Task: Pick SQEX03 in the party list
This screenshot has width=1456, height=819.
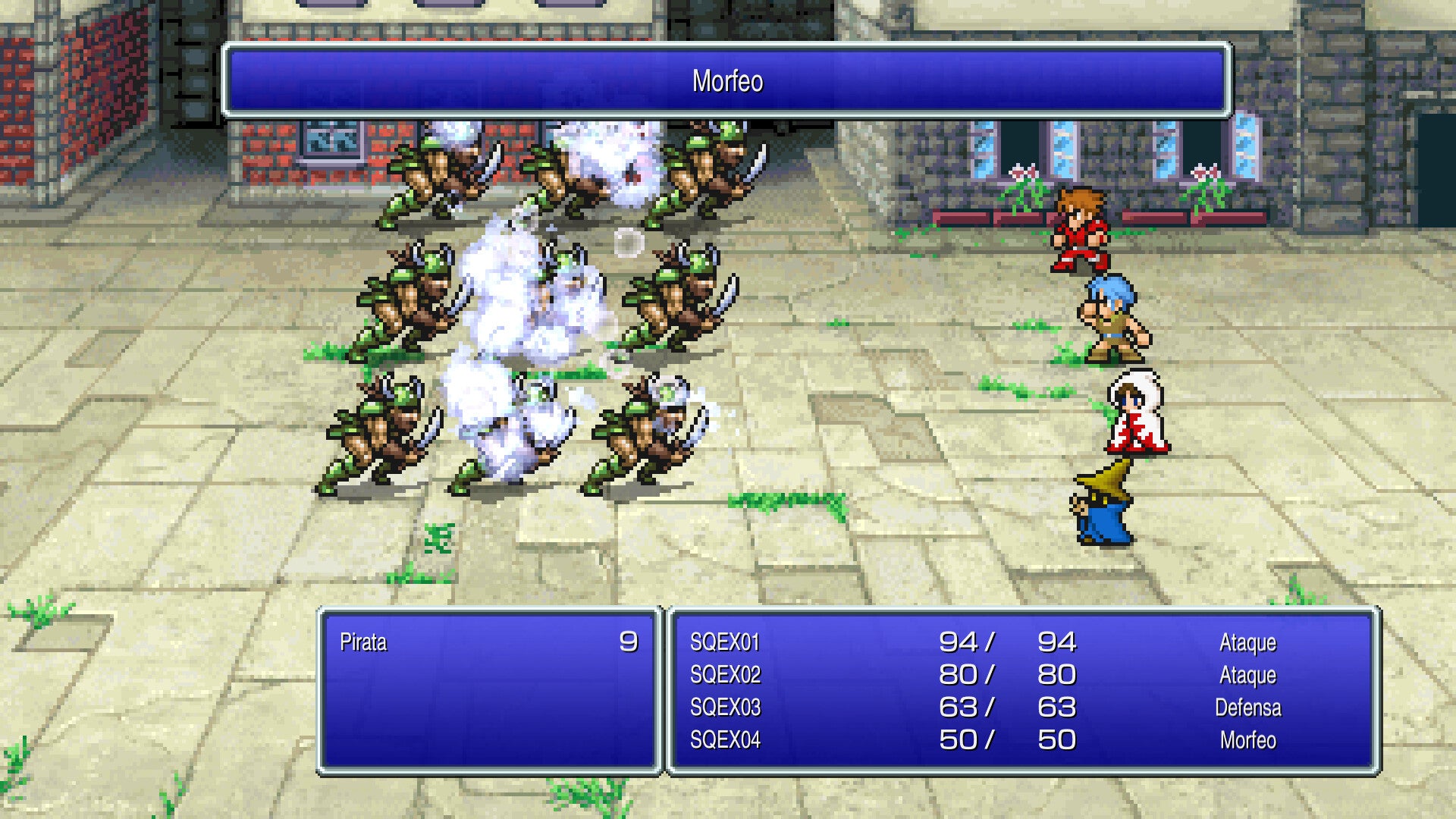Action: 725,708
